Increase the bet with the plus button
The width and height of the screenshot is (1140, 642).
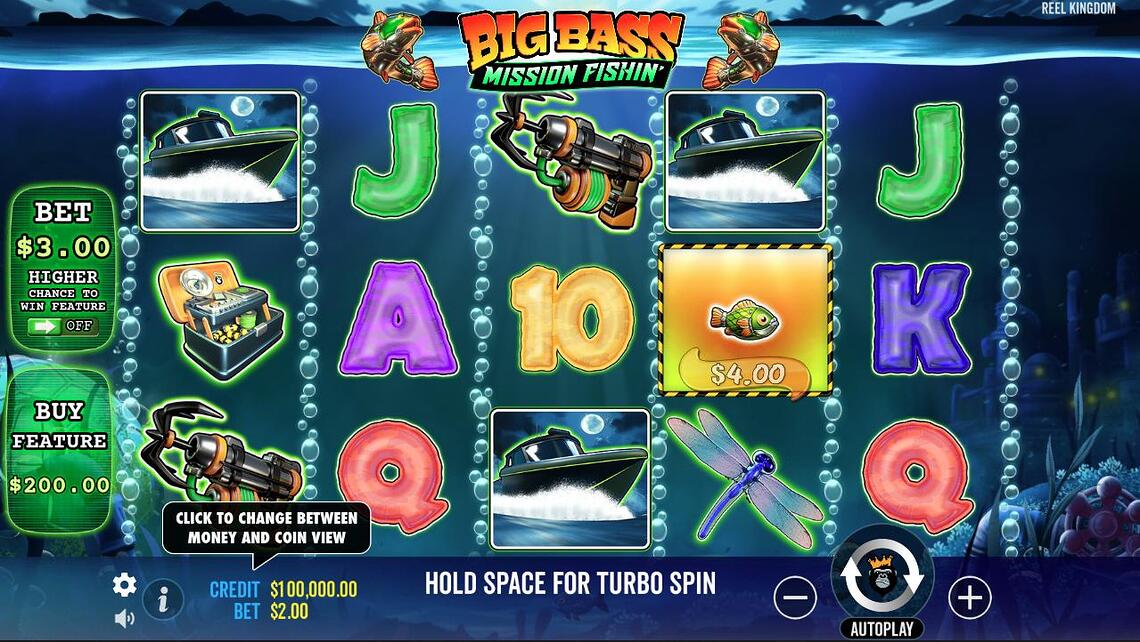point(968,598)
